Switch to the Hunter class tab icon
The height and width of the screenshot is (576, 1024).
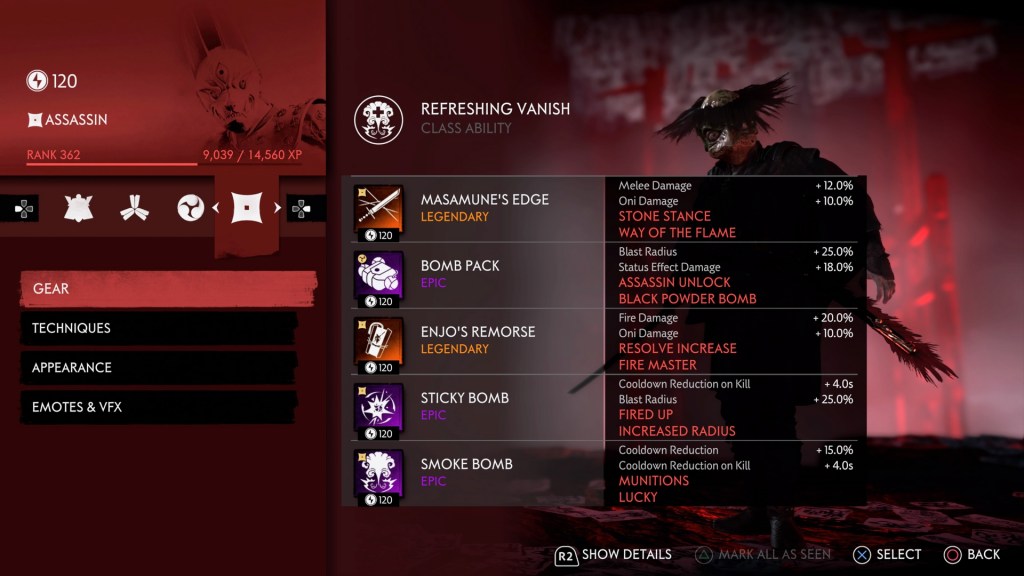pyautogui.click(x=134, y=208)
